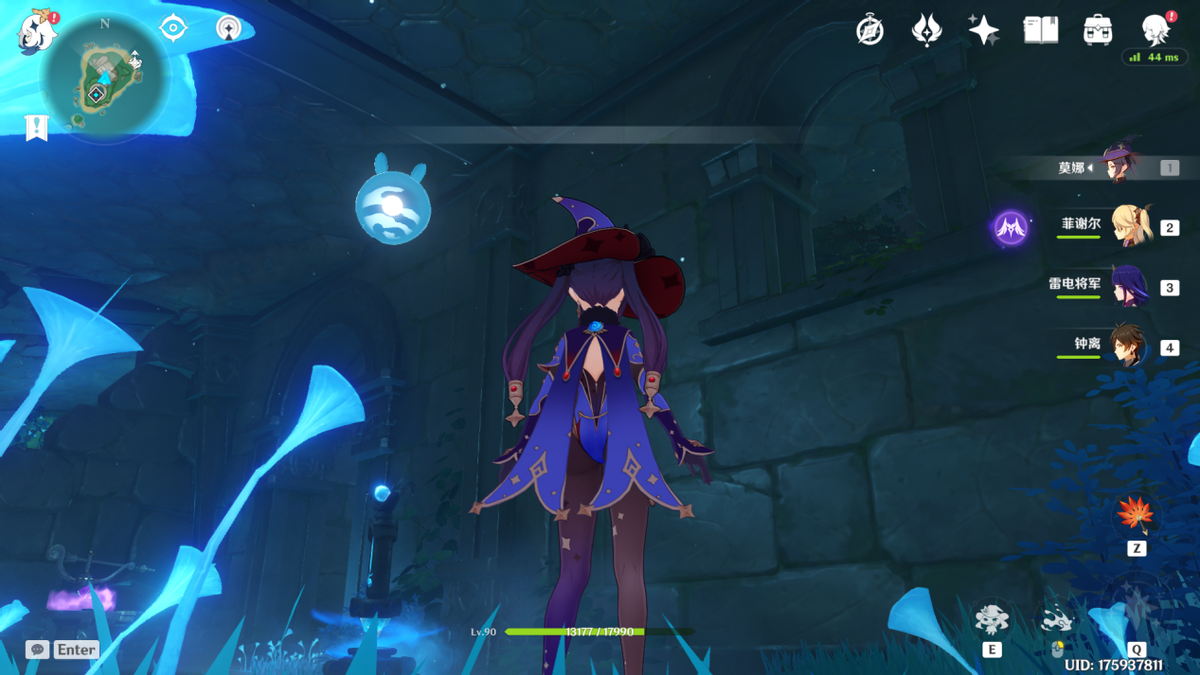Screen dimensions: 1200x675
Task: Switch to party member 雷电将军
Action: pos(1130,286)
